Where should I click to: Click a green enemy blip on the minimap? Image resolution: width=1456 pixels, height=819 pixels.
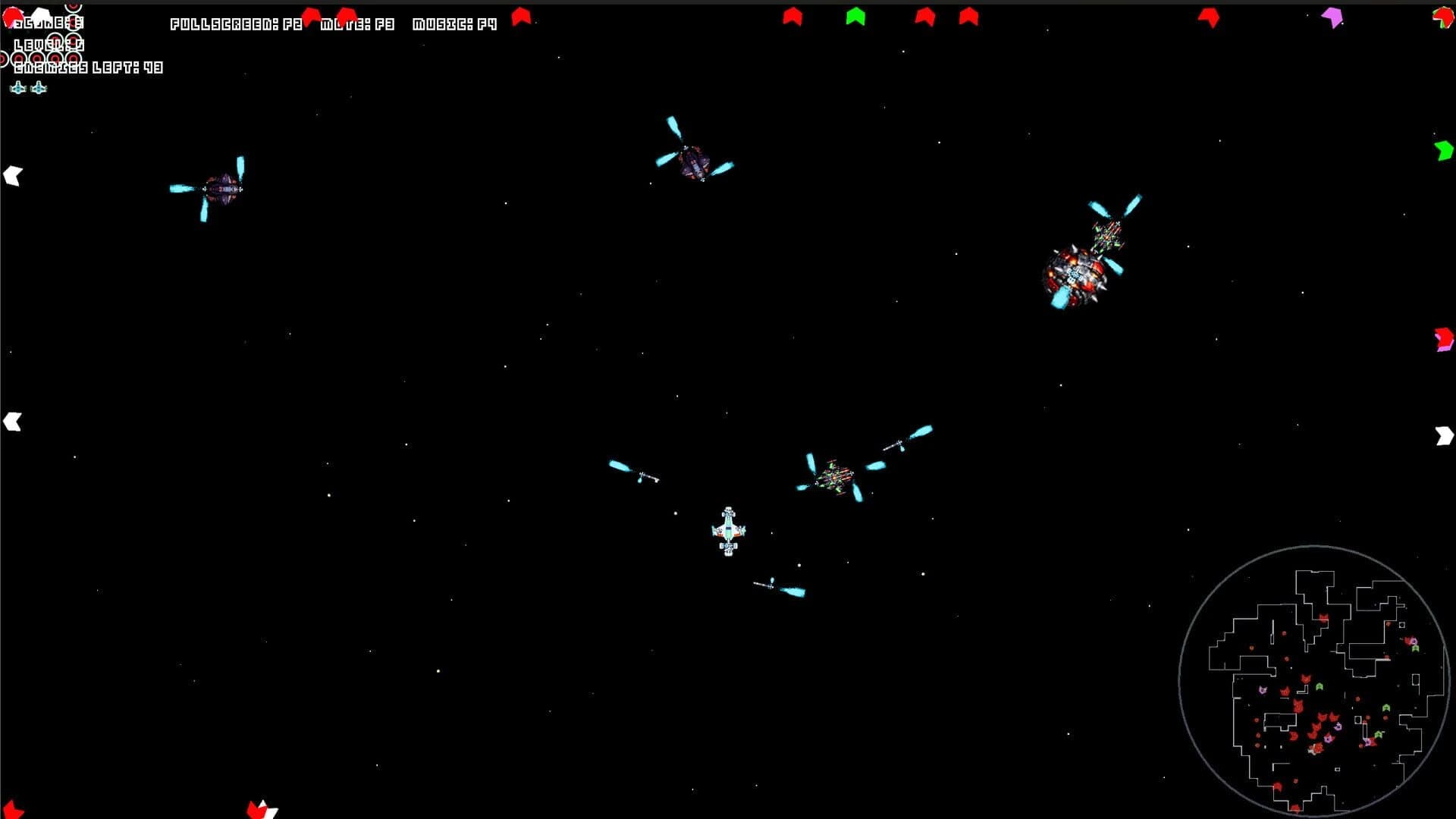[x=1319, y=686]
